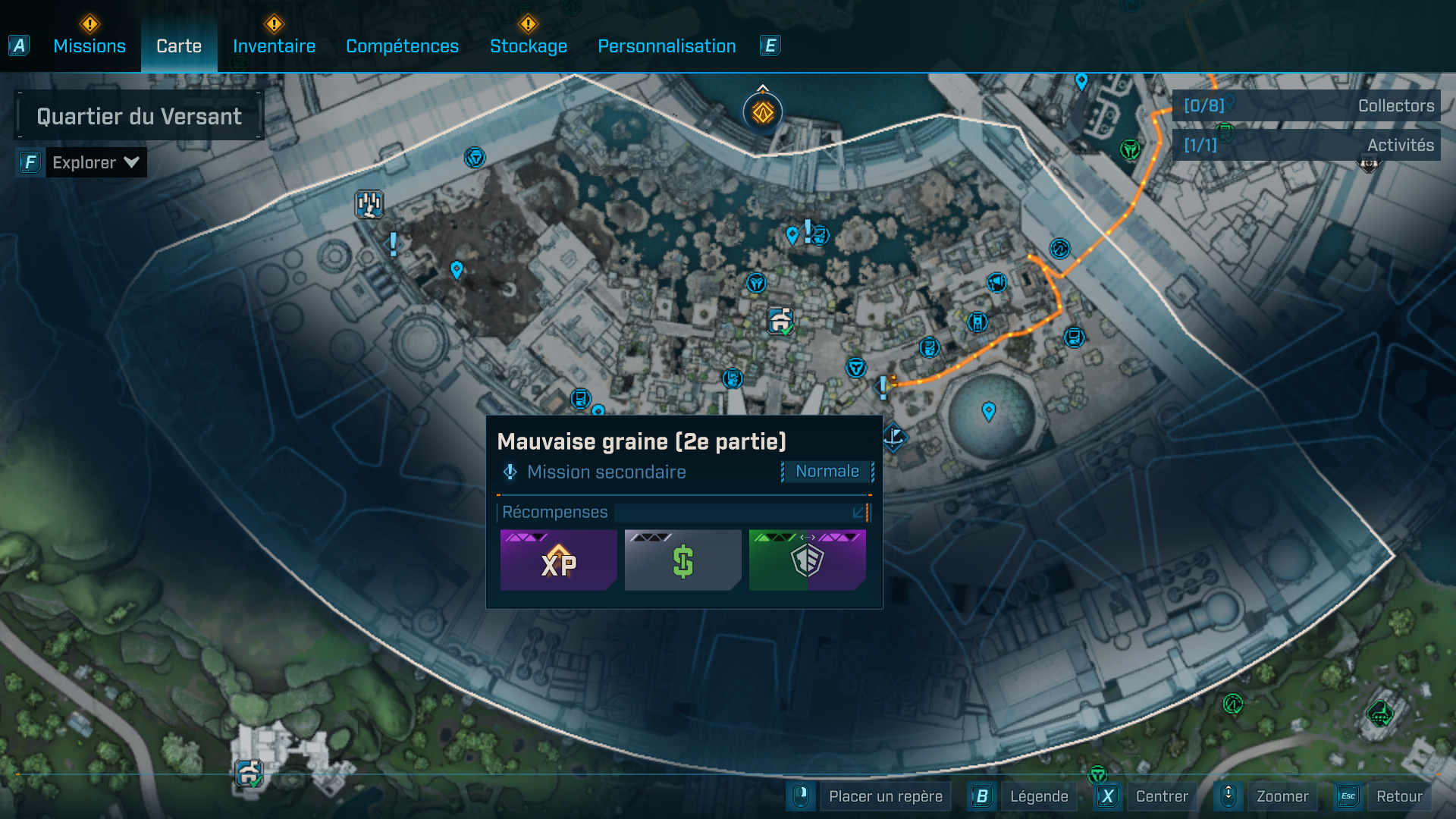
Task: Click the Zoomer map control
Action: (x=1282, y=796)
